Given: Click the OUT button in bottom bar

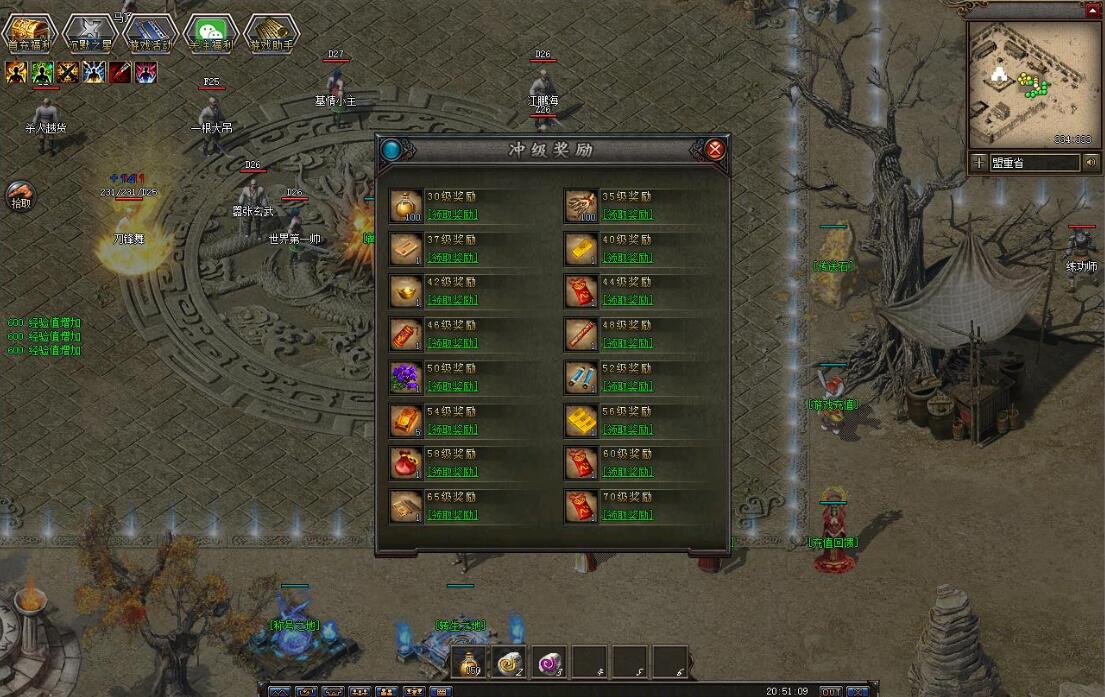Looking at the screenshot, I should 830,691.
